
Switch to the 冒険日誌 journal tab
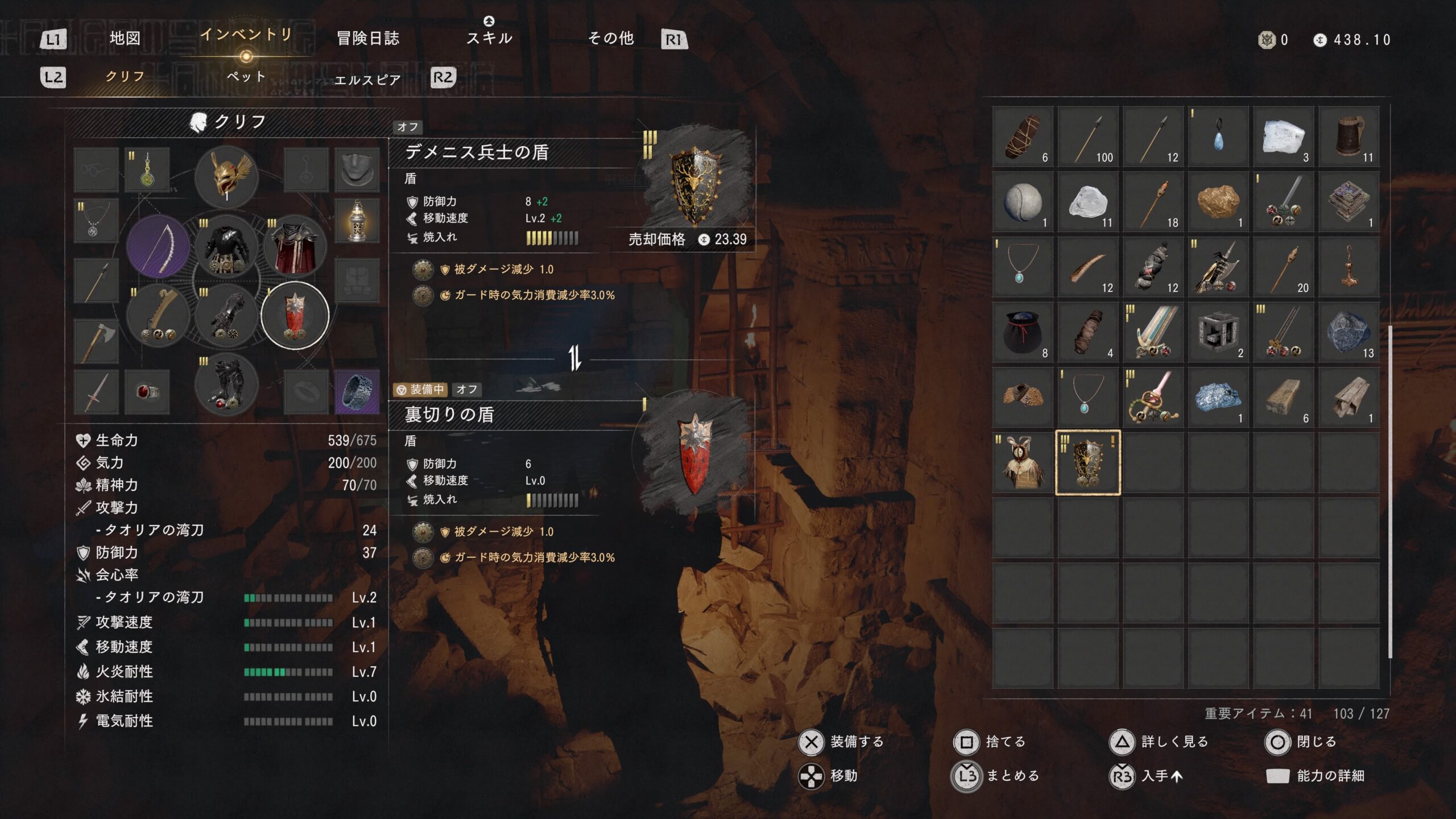point(368,39)
